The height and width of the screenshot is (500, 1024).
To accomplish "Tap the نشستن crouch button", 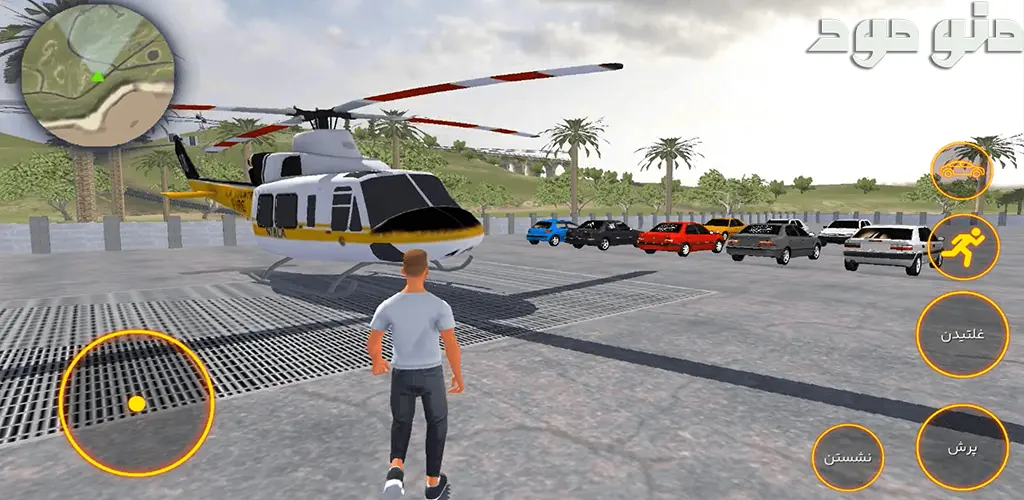I will 848,457.
